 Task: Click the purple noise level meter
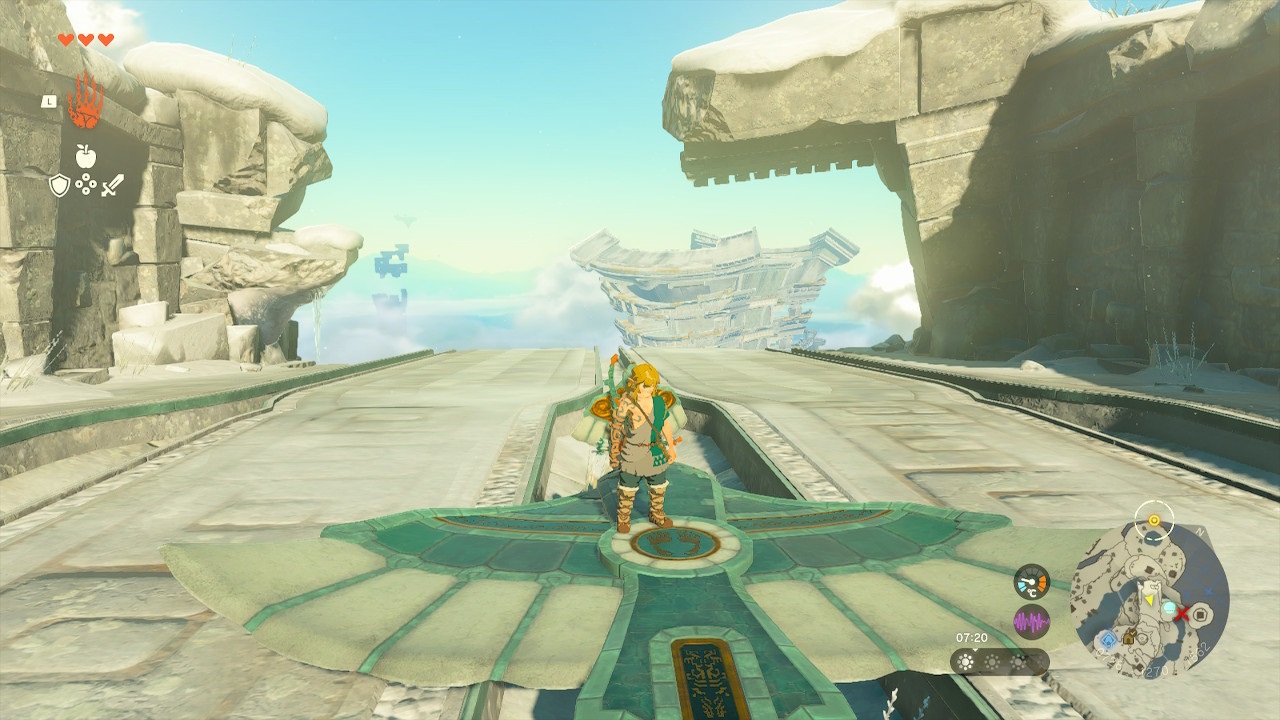(1032, 621)
